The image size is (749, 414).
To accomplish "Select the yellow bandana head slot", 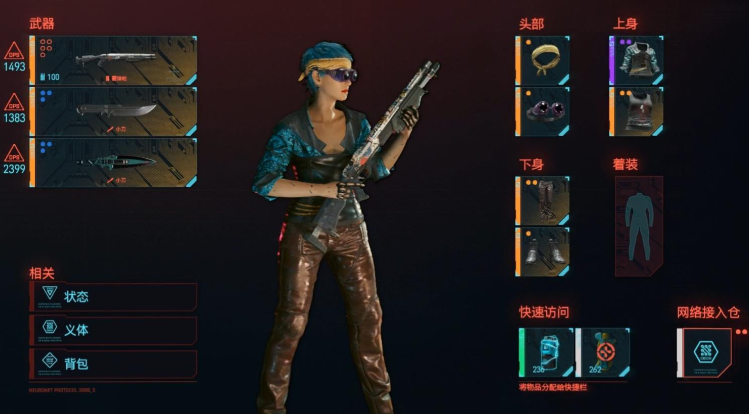I will [544, 59].
